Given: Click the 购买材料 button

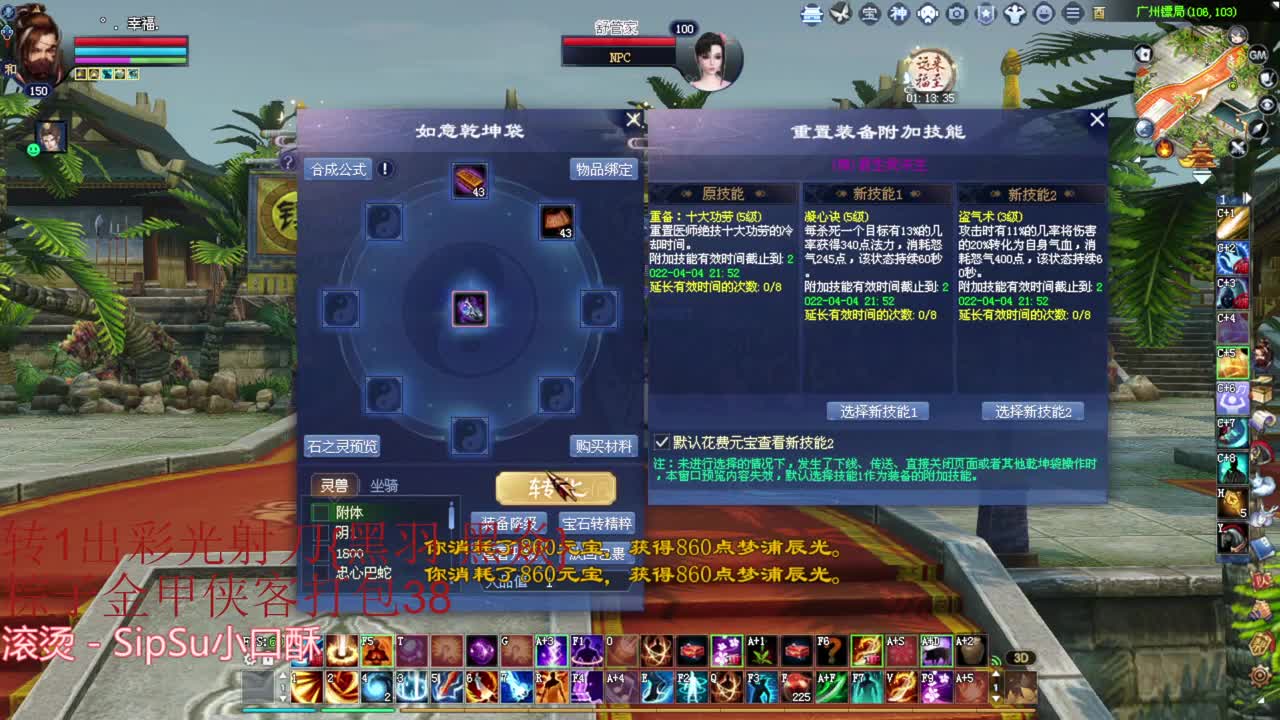Looking at the screenshot, I should 606,447.
